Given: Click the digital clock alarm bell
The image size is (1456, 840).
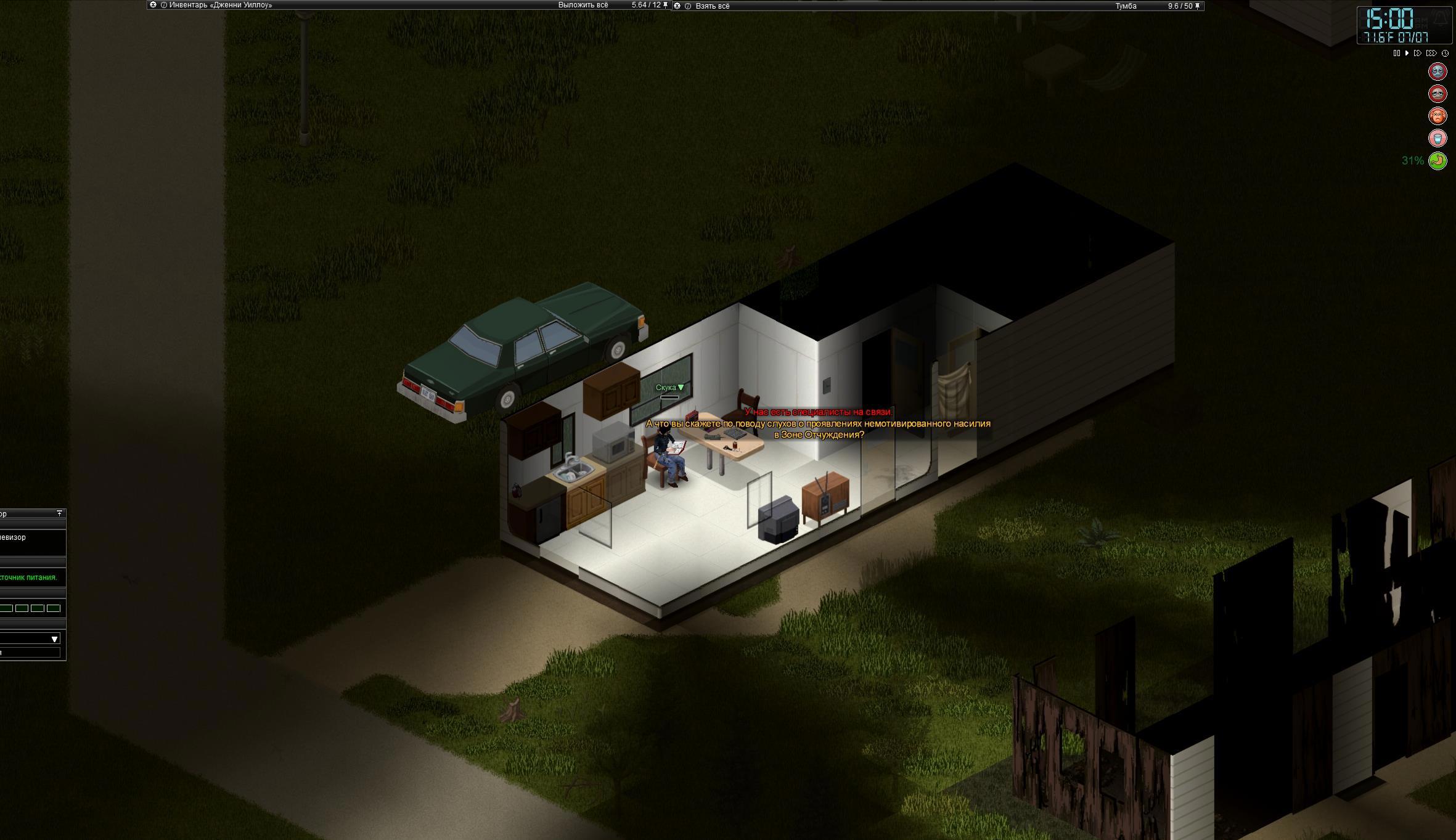Looking at the screenshot, I should [1441, 17].
